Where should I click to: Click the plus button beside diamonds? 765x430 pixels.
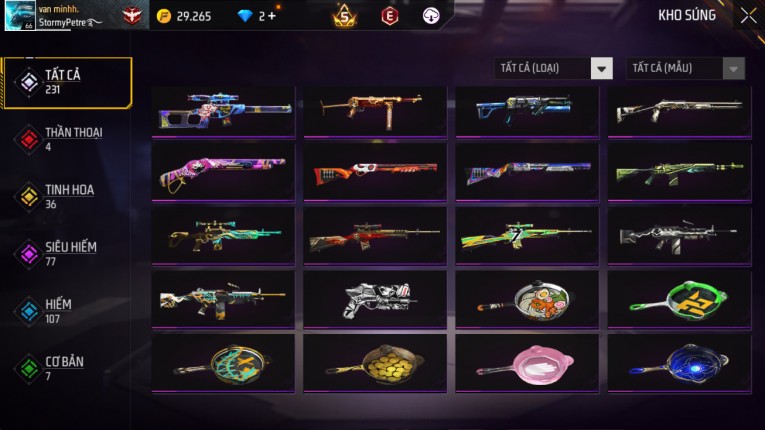pyautogui.click(x=271, y=16)
